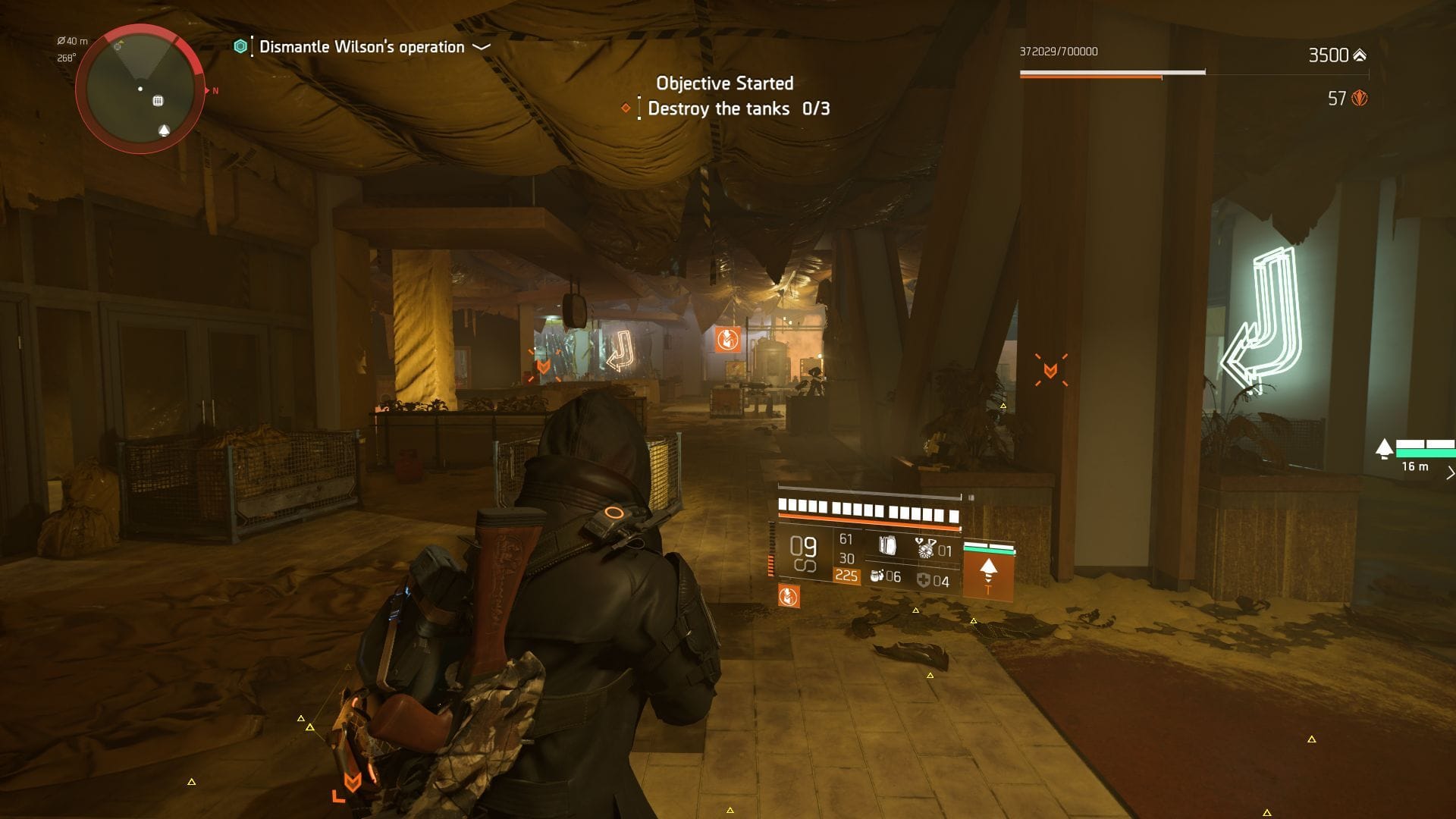This screenshot has width=1456, height=819.
Task: Click the SHD level chevron icon beside 3500
Action: pyautogui.click(x=1358, y=53)
